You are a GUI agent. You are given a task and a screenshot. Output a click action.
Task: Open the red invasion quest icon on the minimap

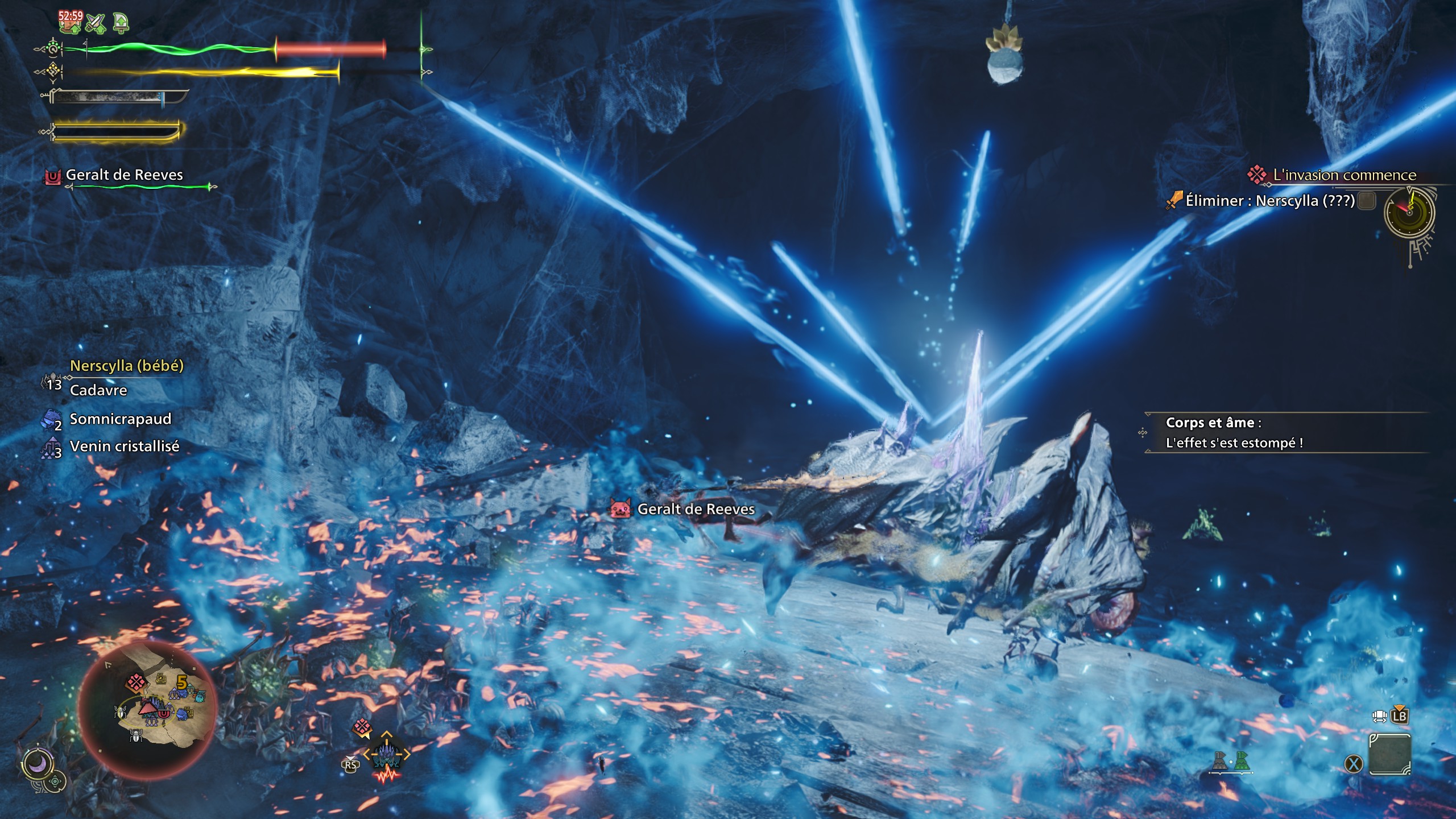click(136, 680)
